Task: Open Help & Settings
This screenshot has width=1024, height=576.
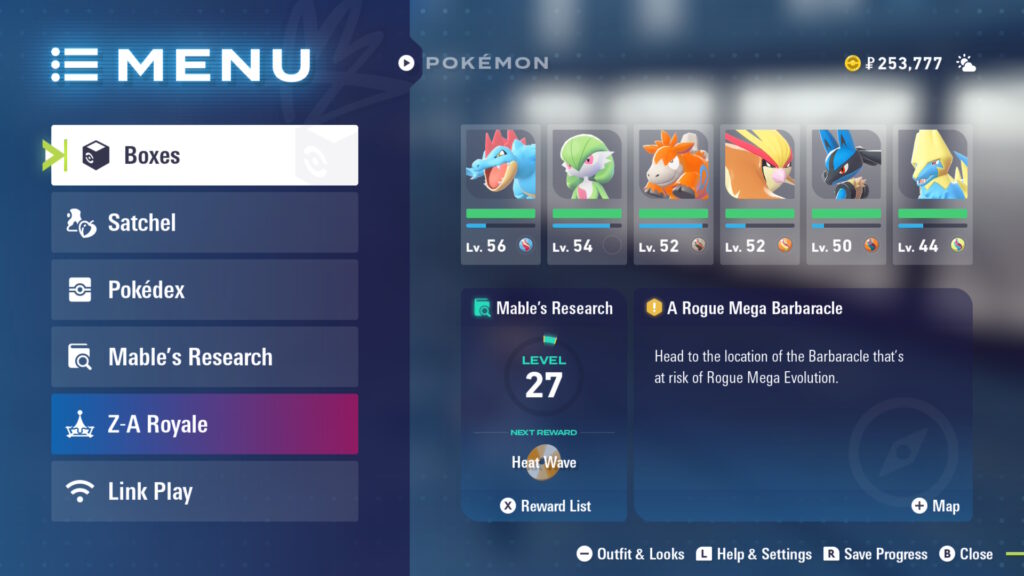Action: pyautogui.click(x=754, y=554)
